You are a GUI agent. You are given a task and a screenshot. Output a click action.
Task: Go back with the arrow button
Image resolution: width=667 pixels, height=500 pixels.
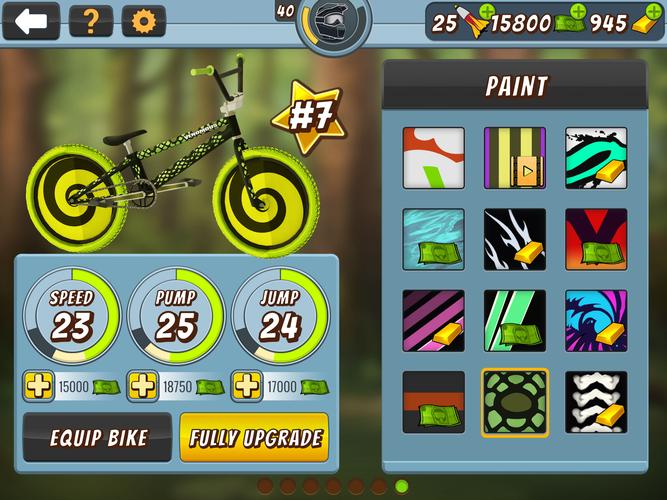(31, 21)
